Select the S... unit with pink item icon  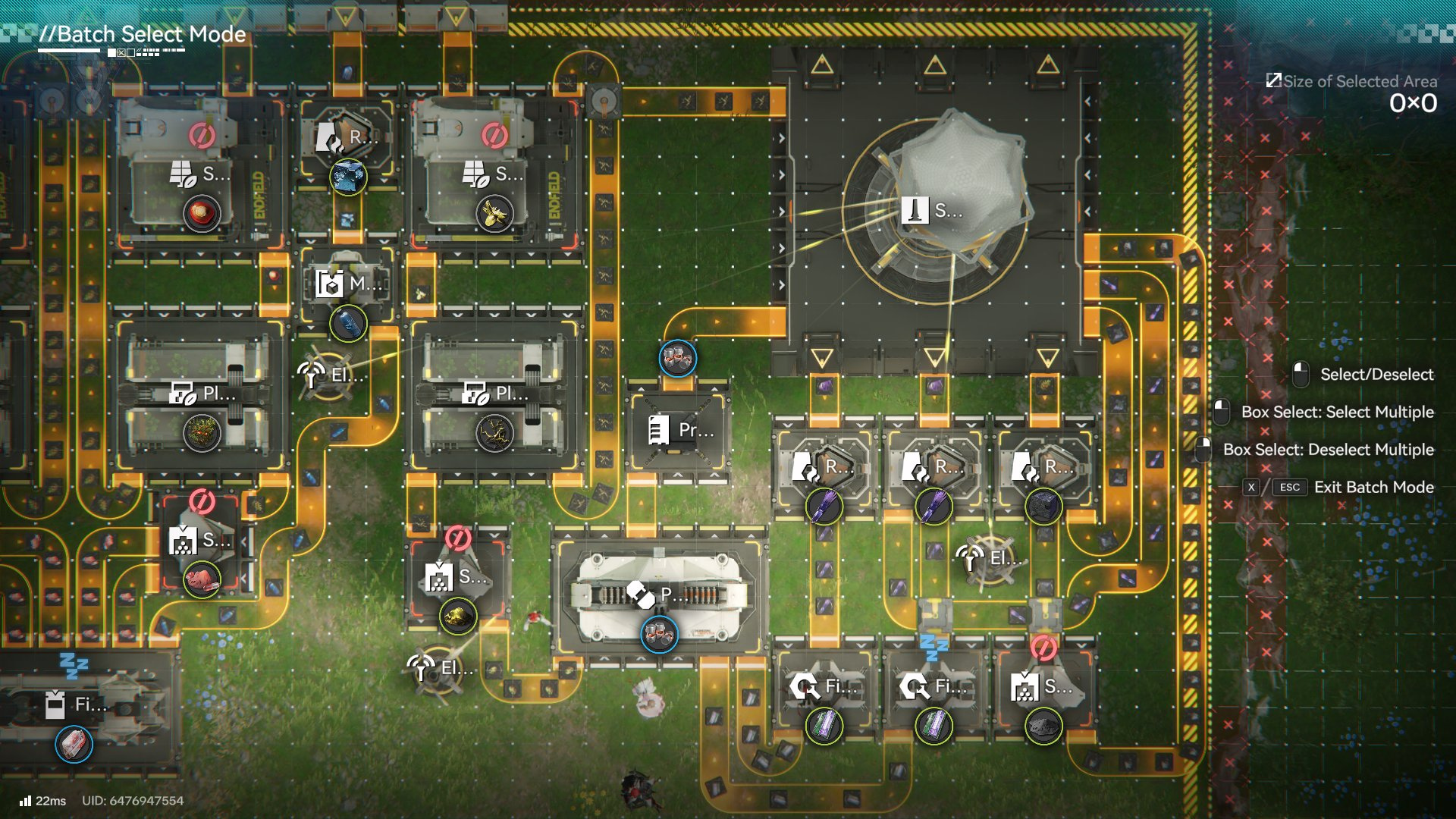[200, 541]
